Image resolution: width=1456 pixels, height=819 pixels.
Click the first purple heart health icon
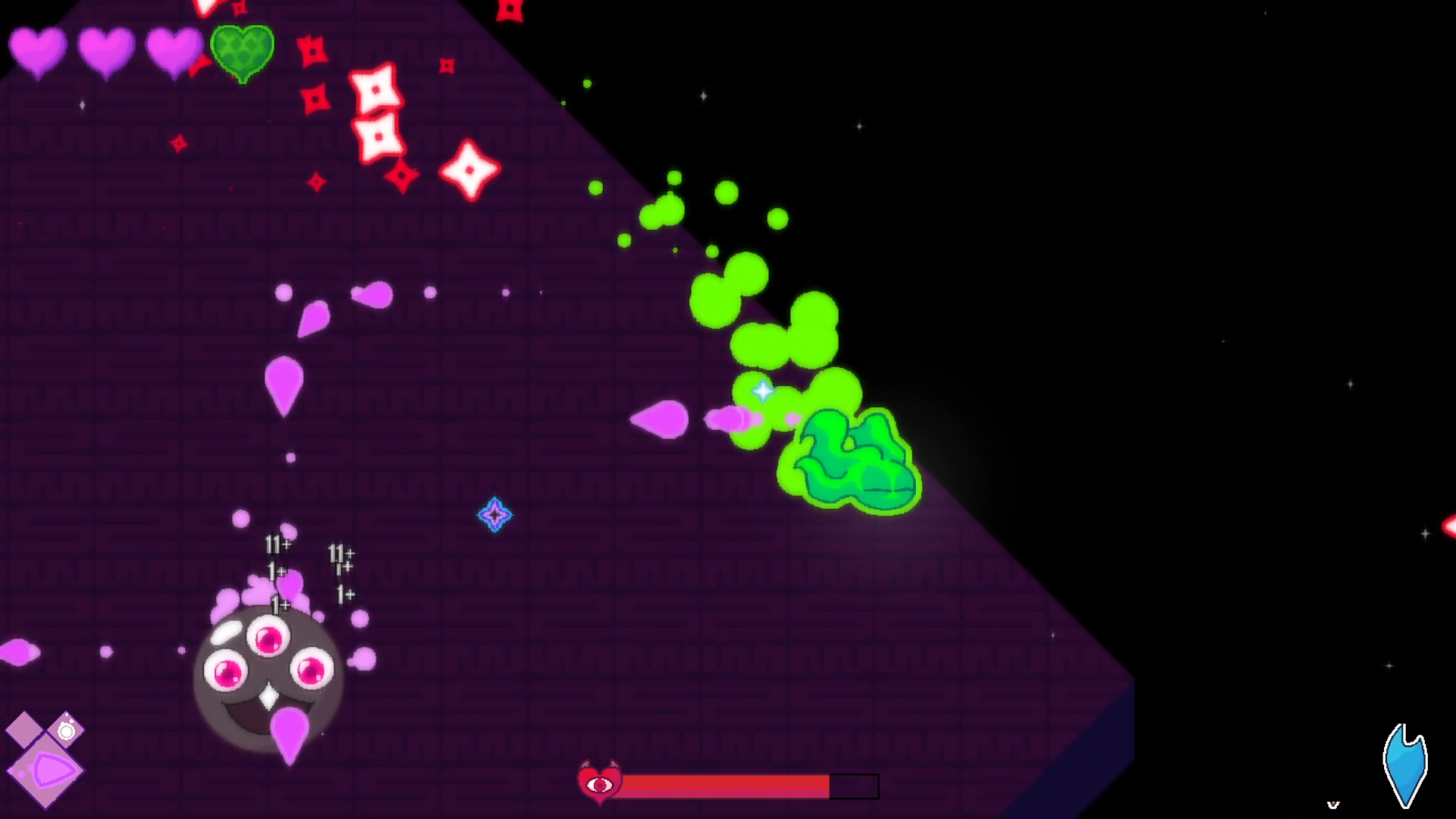coord(38,52)
